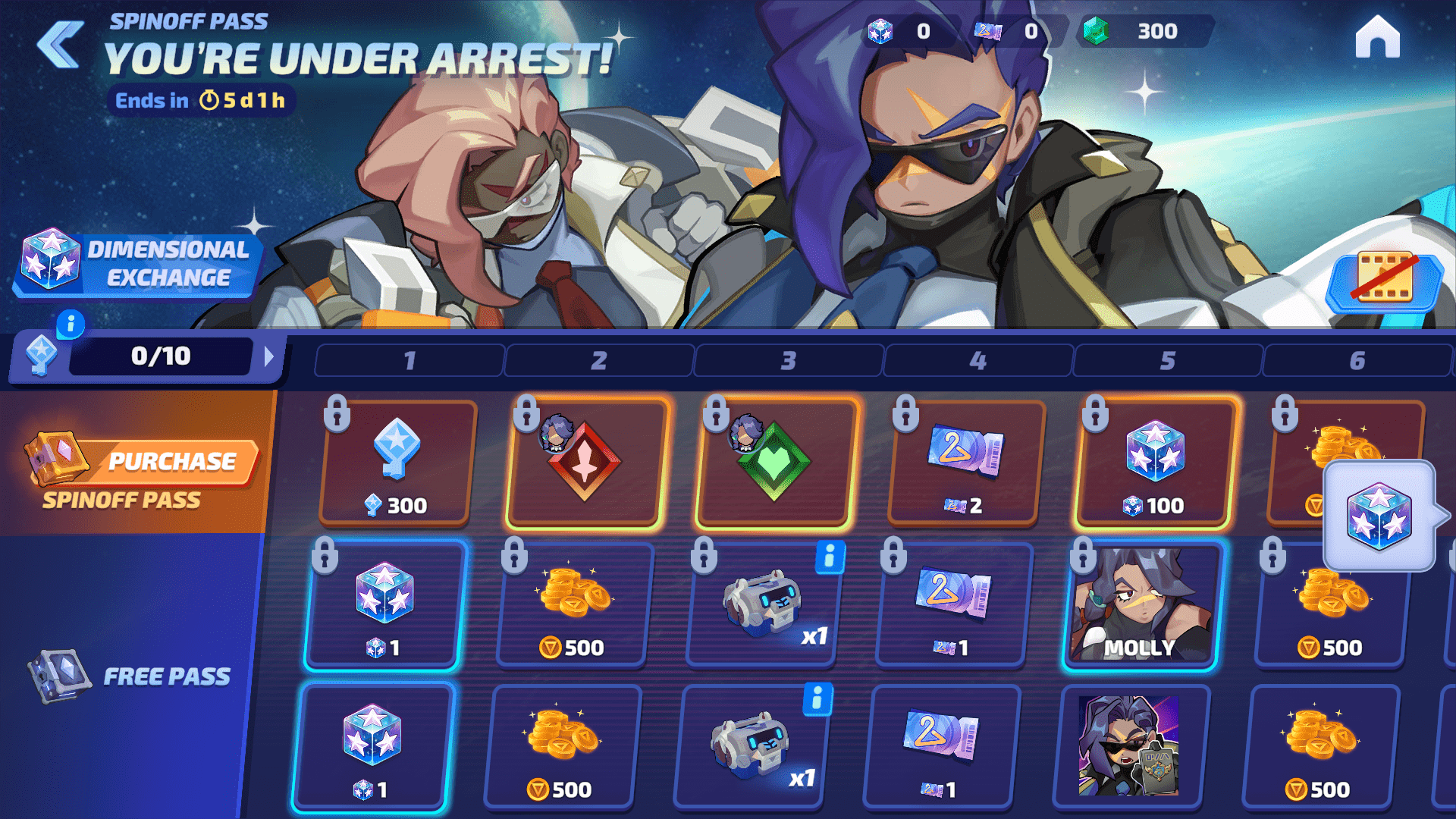Expand the 0/10 pass progress arrow
Image resolution: width=1456 pixels, height=819 pixels.
point(268,356)
